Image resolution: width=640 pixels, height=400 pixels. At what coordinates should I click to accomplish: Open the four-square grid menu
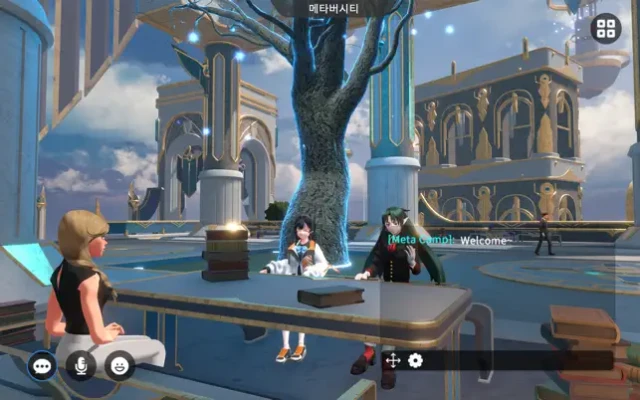[x=605, y=28]
